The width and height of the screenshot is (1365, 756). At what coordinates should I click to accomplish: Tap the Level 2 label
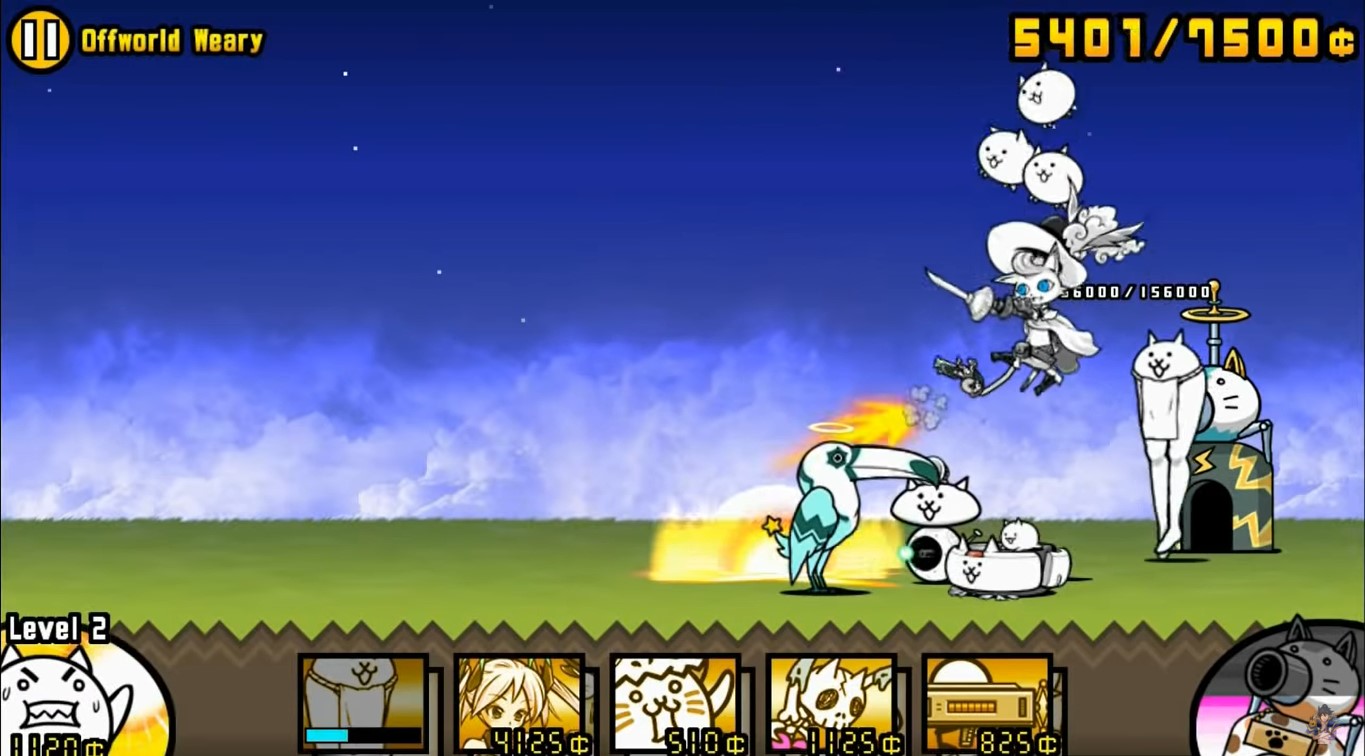coord(55,630)
